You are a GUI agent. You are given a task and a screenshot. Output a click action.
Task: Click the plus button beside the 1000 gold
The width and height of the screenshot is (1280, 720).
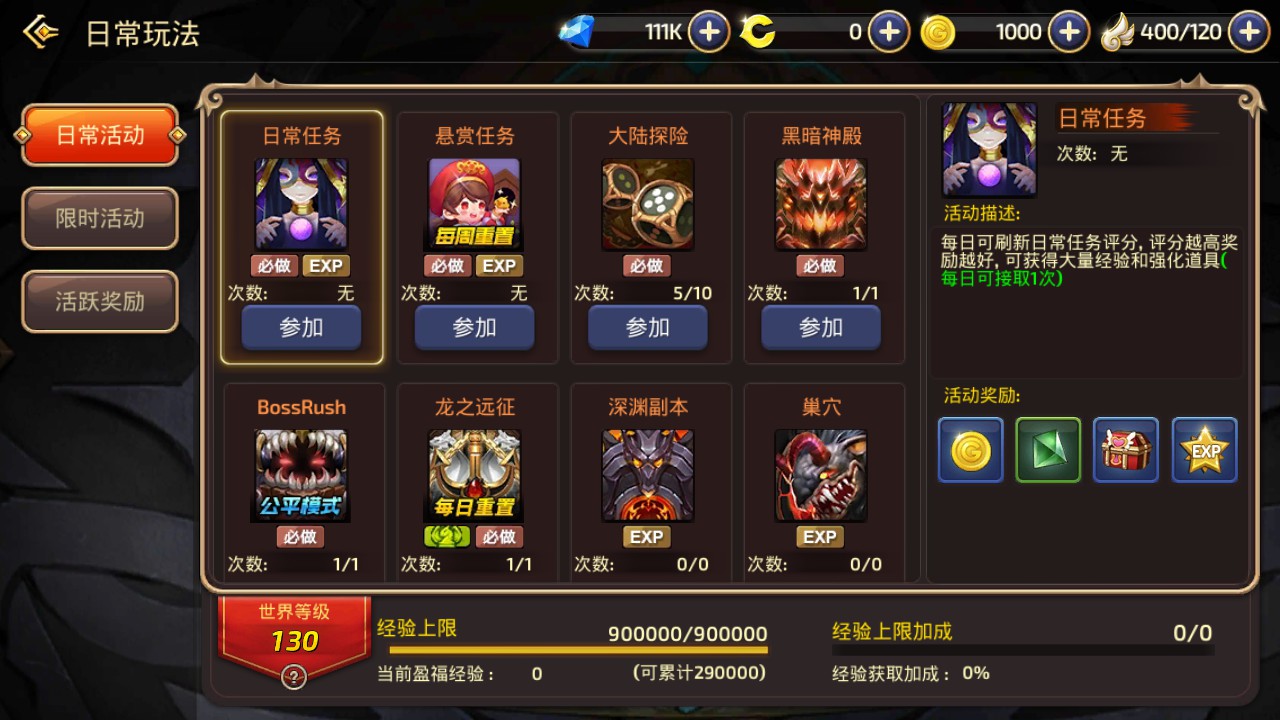tap(1068, 31)
